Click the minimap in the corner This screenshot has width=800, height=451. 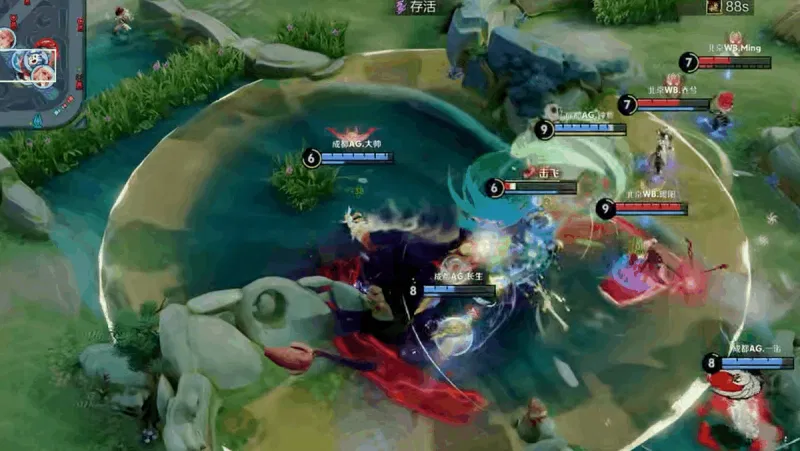pos(42,62)
